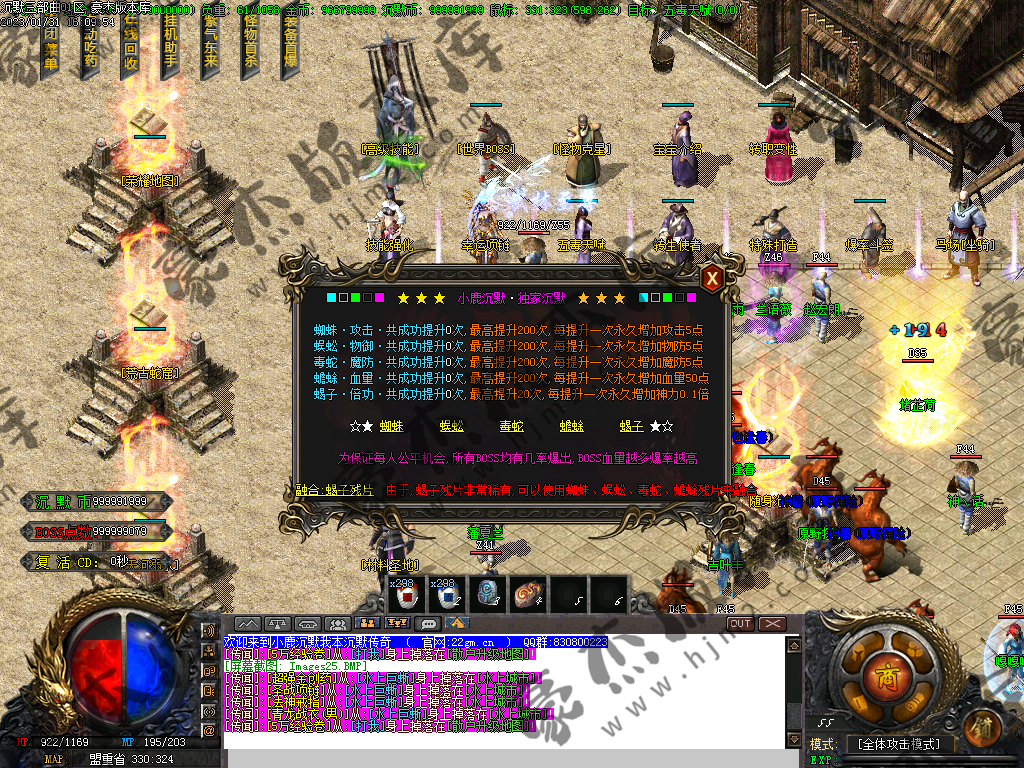Click the 全体攻击模式 attack mode label
This screenshot has height=768, width=1024.
[x=899, y=744]
